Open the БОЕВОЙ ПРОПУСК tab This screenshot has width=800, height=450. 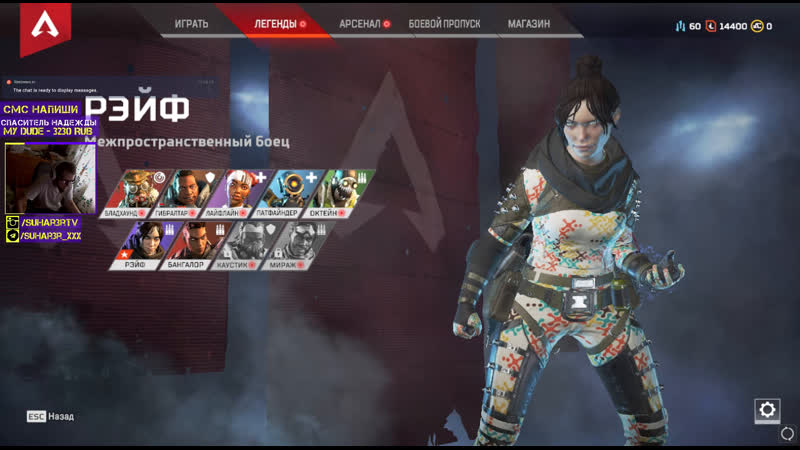click(x=444, y=23)
